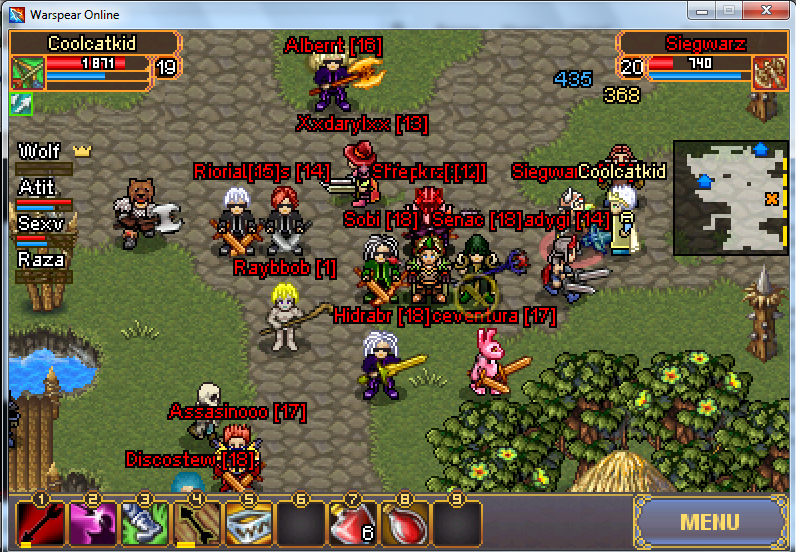The image size is (796, 552).
Task: Select party member Atit
Action: pos(38,188)
